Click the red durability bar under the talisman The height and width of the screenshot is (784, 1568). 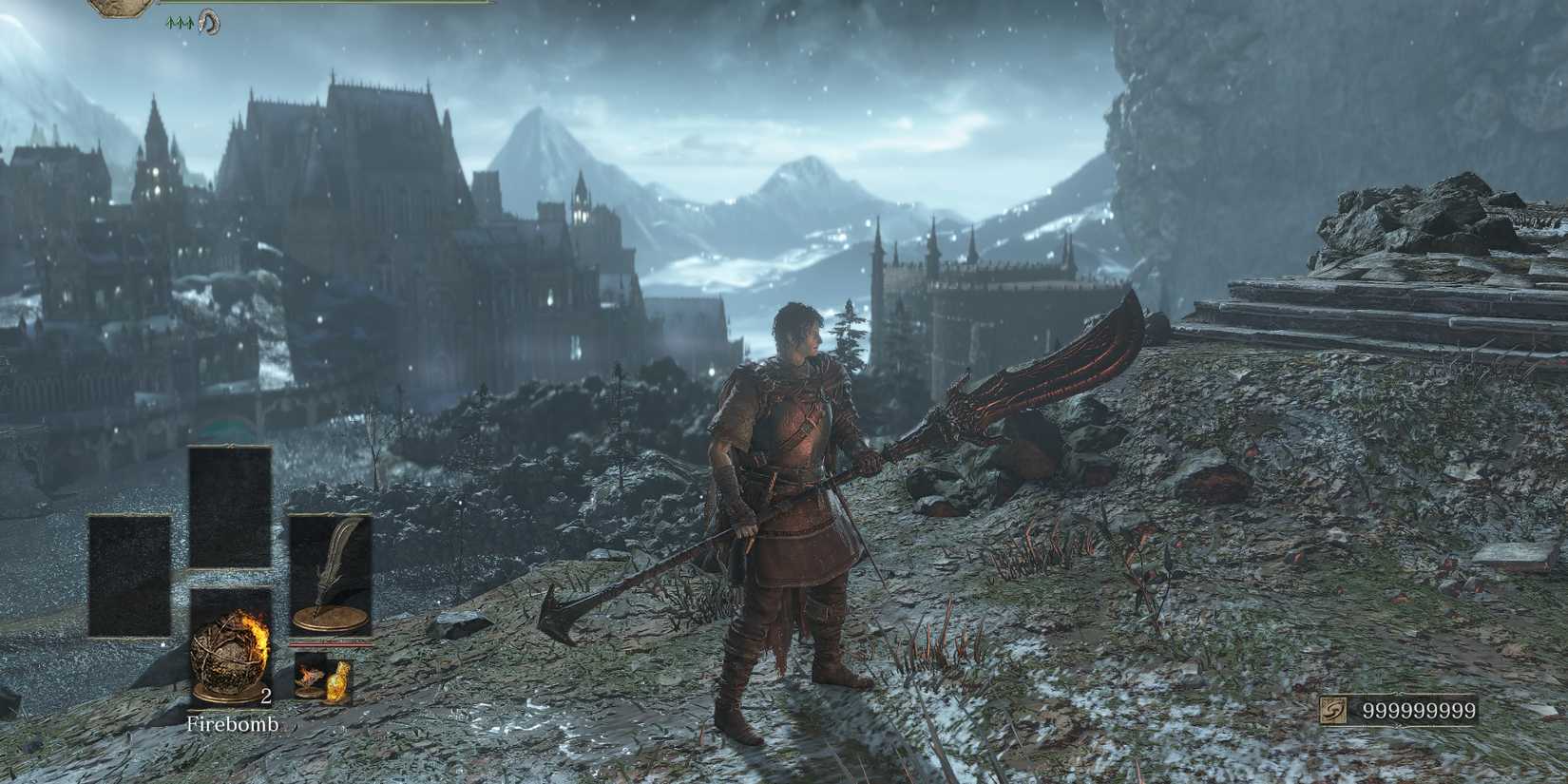pos(332,646)
